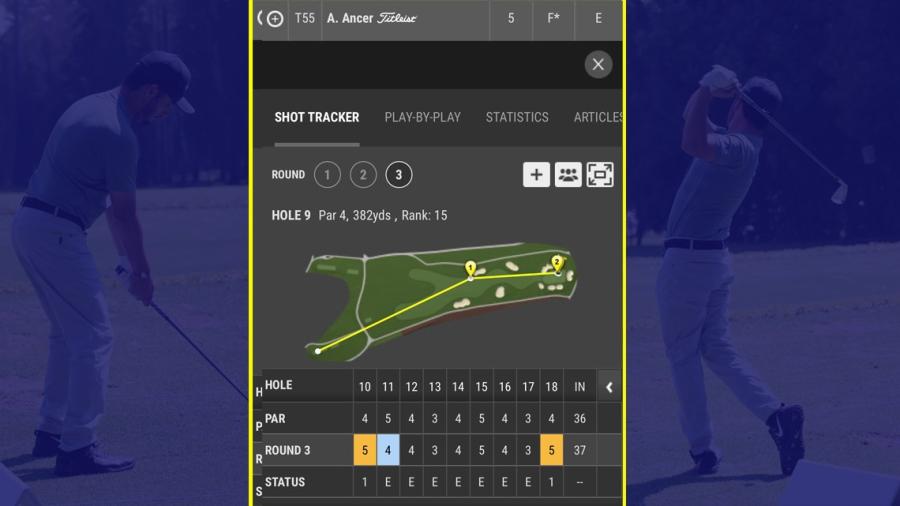Click the scorecard's left arrow button

pos(609,386)
